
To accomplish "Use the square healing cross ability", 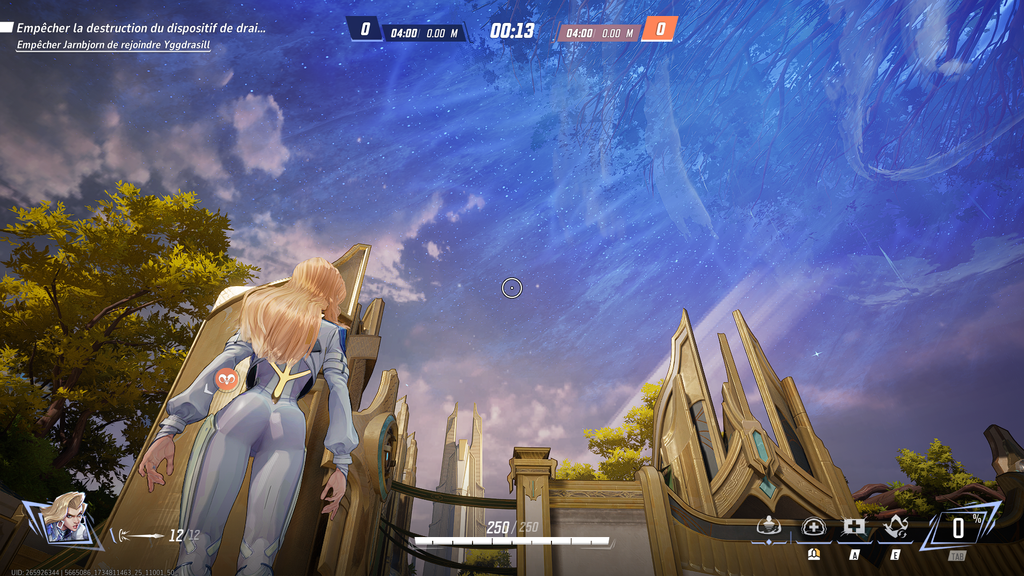I will click(854, 527).
